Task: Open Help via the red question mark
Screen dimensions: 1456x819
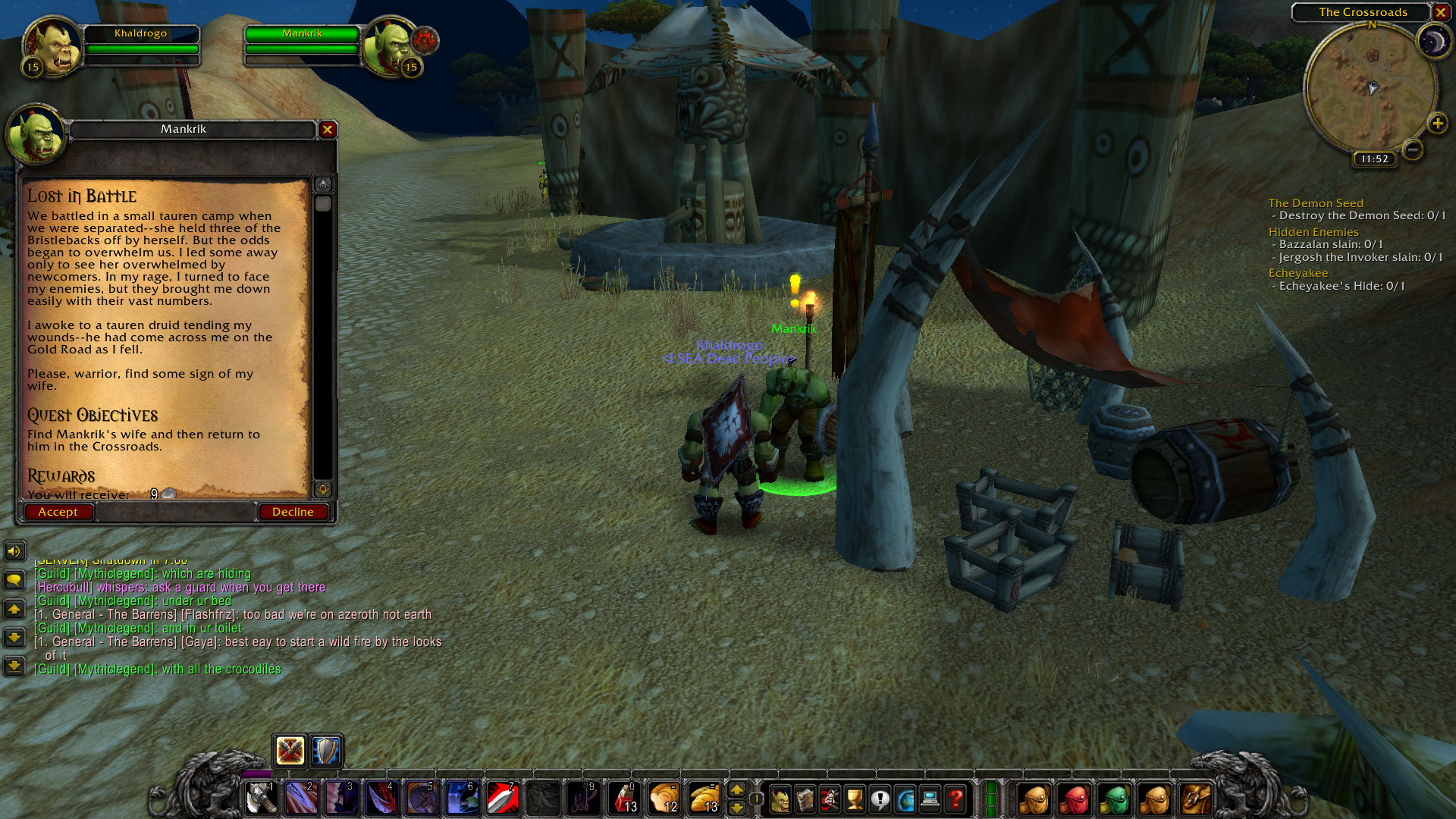Action: [955, 799]
